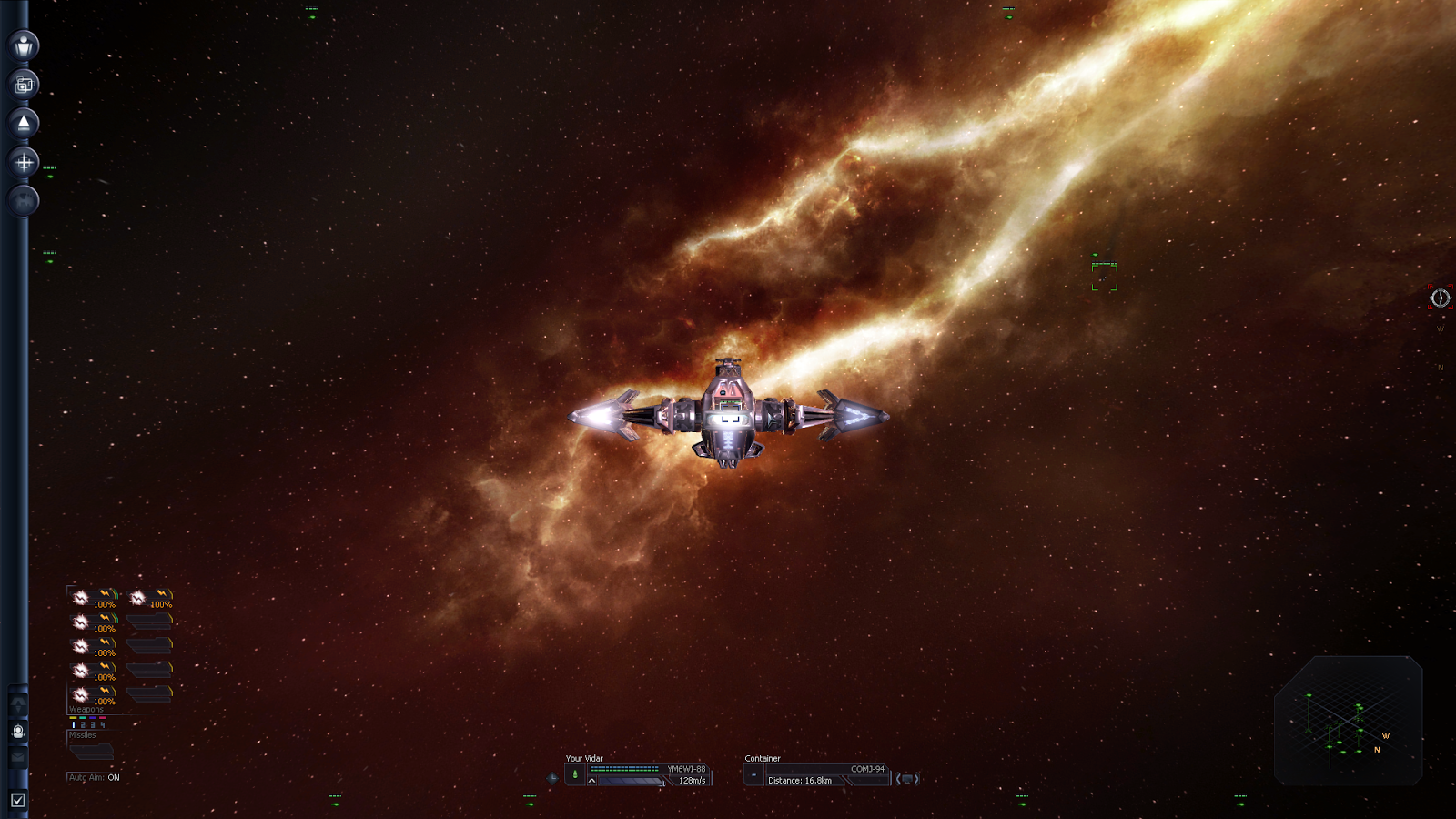Select the previous target arrow
Viewport: 1456px width, 819px height.
[x=897, y=779]
